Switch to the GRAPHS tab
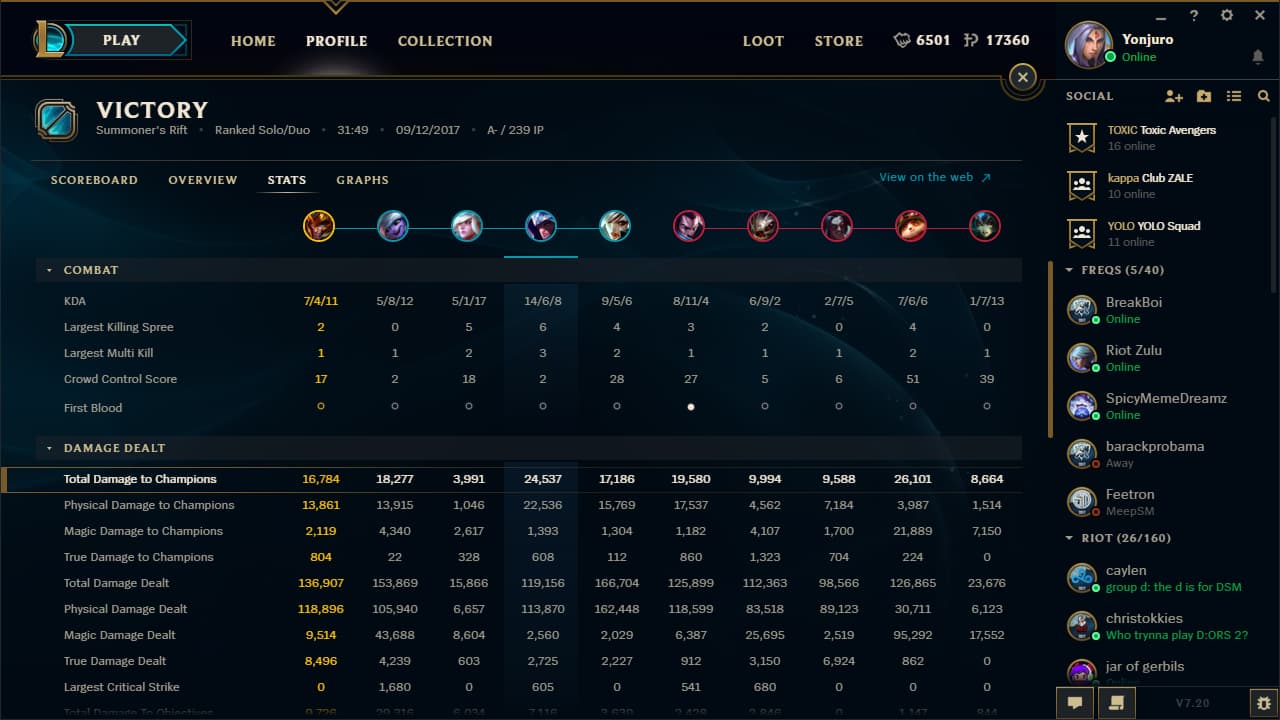 362,180
